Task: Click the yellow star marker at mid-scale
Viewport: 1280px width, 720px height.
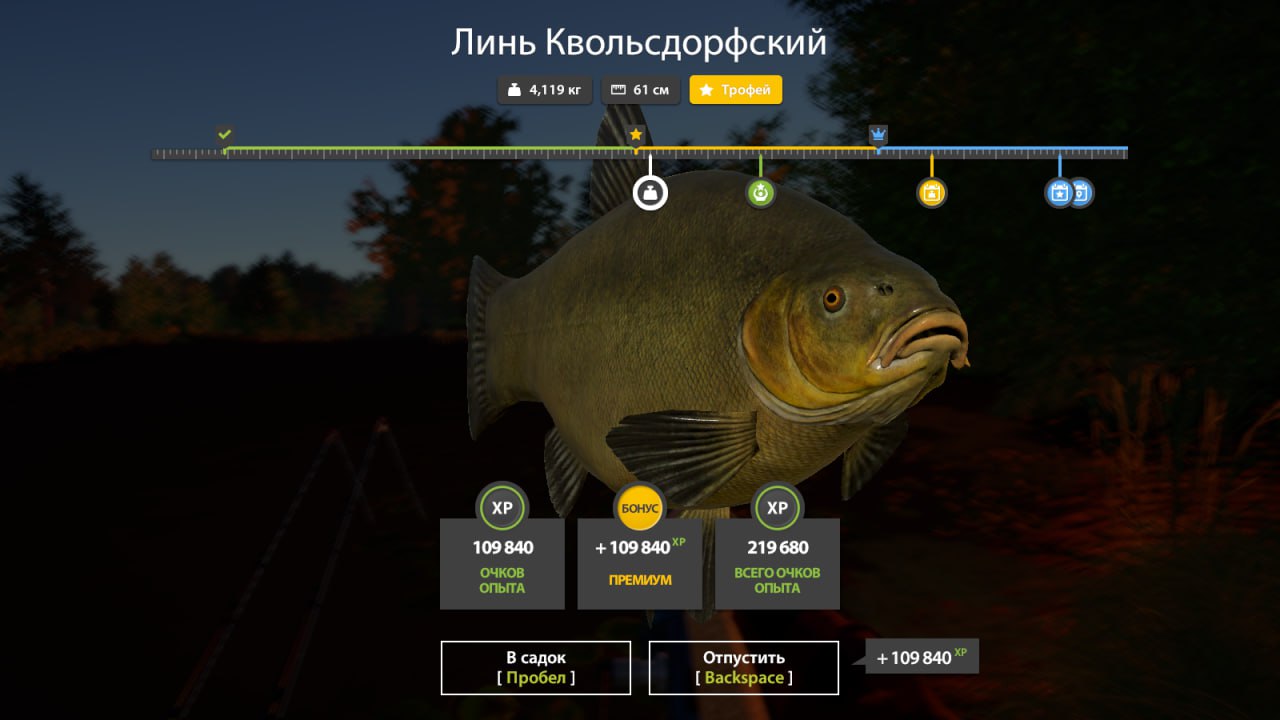Action: pyautogui.click(x=636, y=132)
